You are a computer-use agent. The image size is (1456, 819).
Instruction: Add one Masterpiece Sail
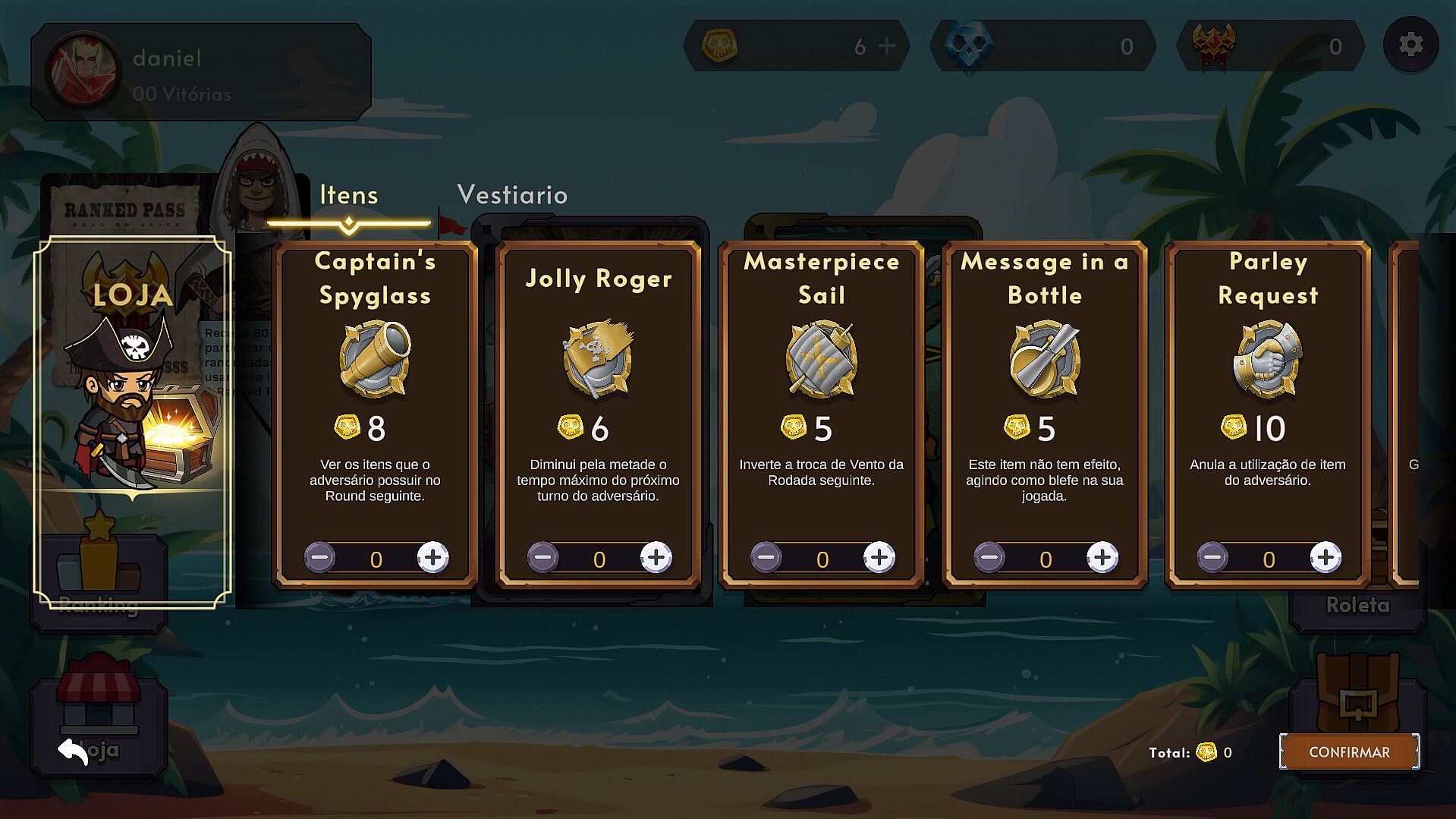(879, 558)
